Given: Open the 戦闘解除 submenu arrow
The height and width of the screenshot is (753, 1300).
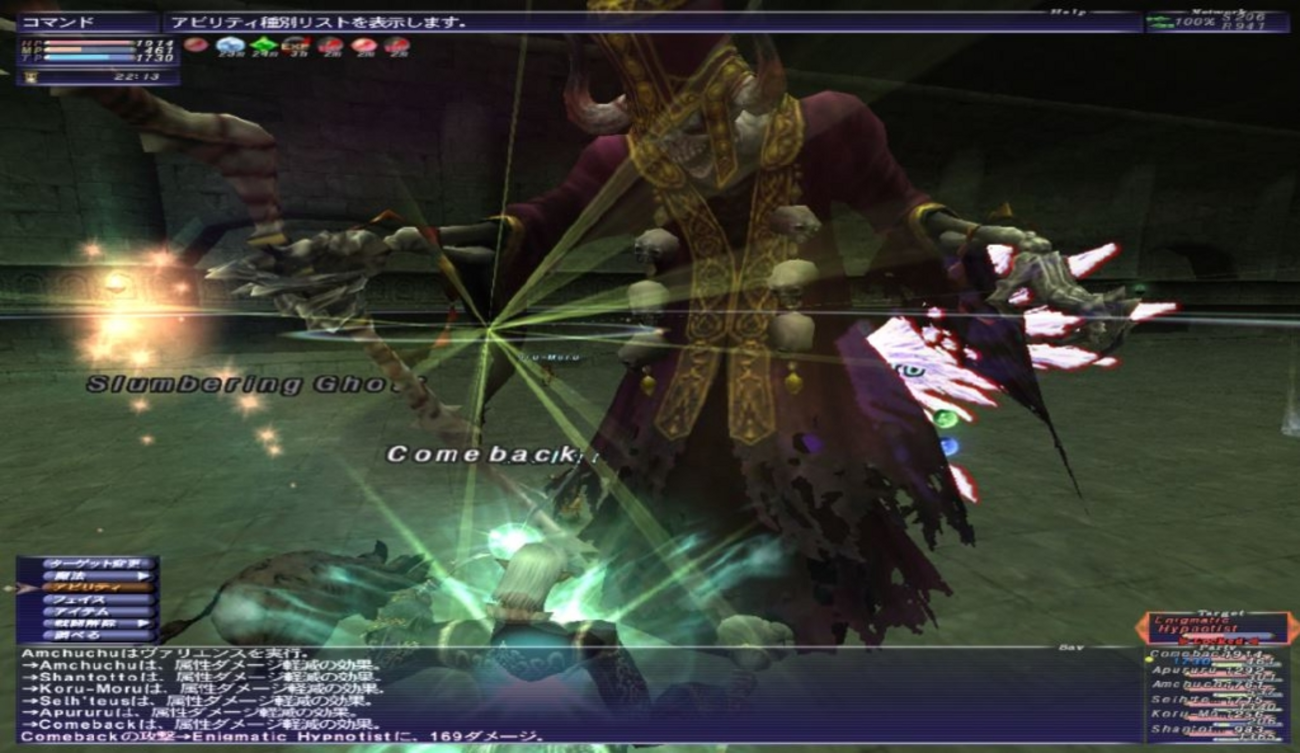Looking at the screenshot, I should [142, 623].
